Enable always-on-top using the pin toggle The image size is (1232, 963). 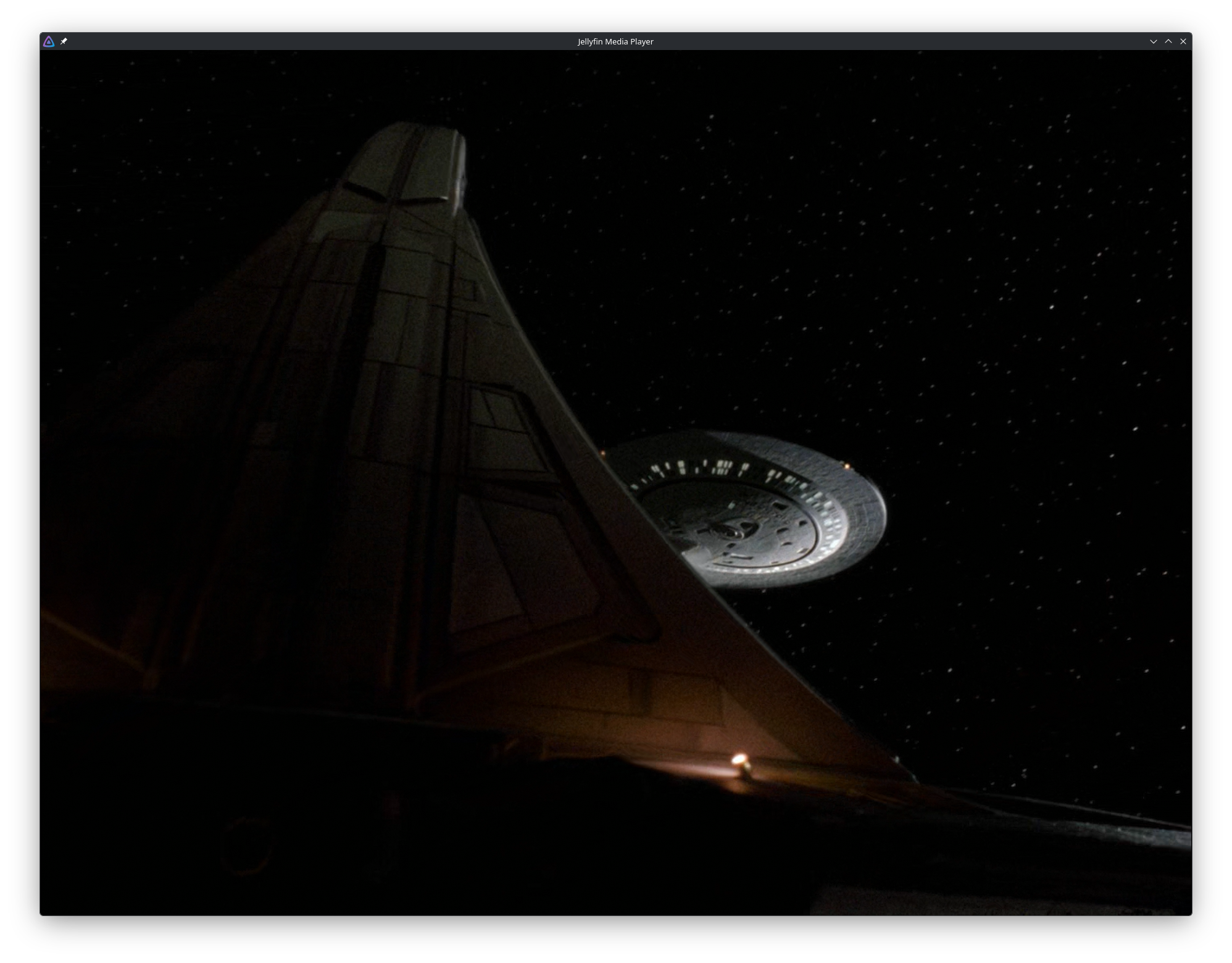point(64,41)
